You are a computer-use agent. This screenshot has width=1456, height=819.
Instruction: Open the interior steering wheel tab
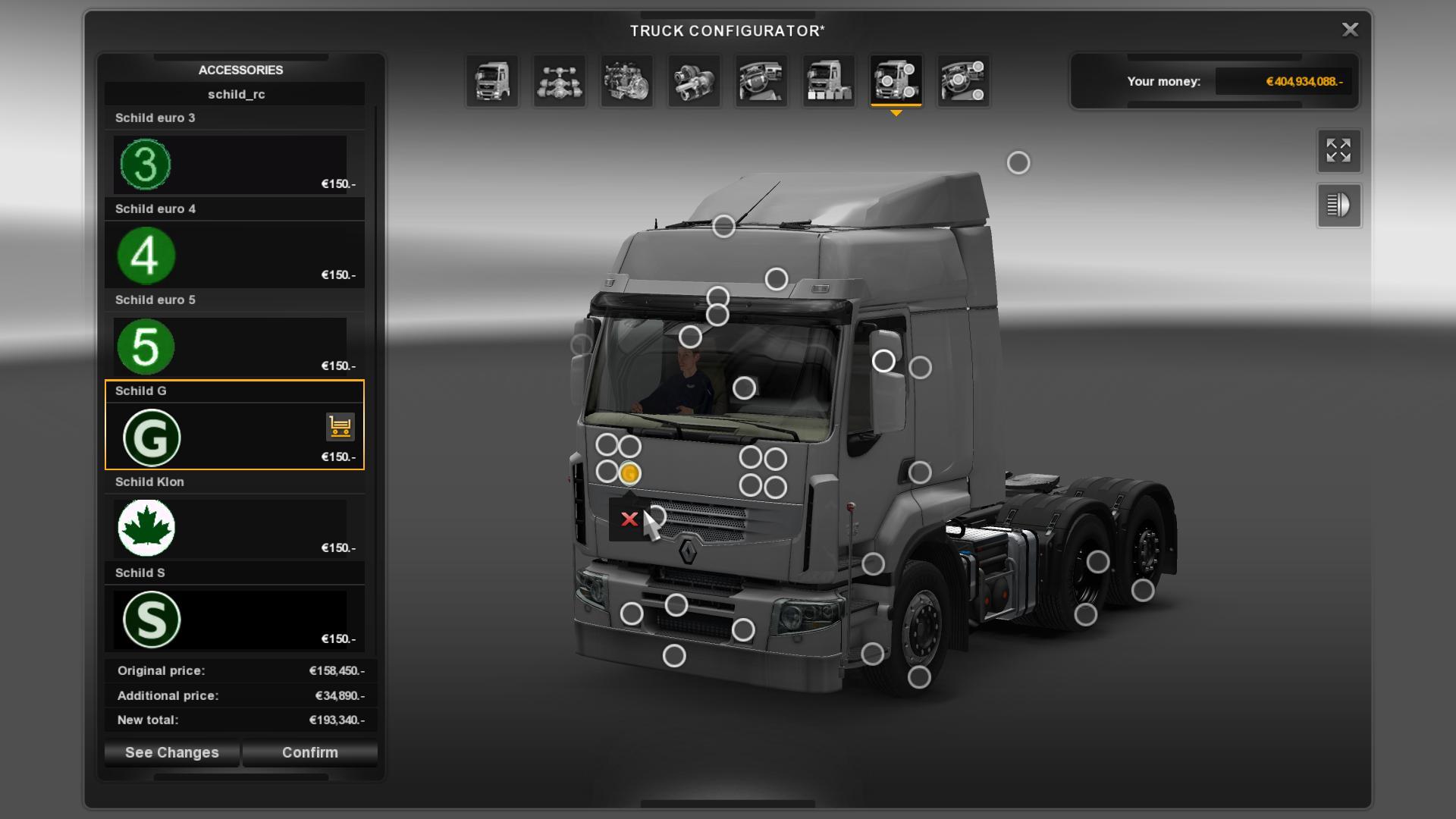pos(761,81)
